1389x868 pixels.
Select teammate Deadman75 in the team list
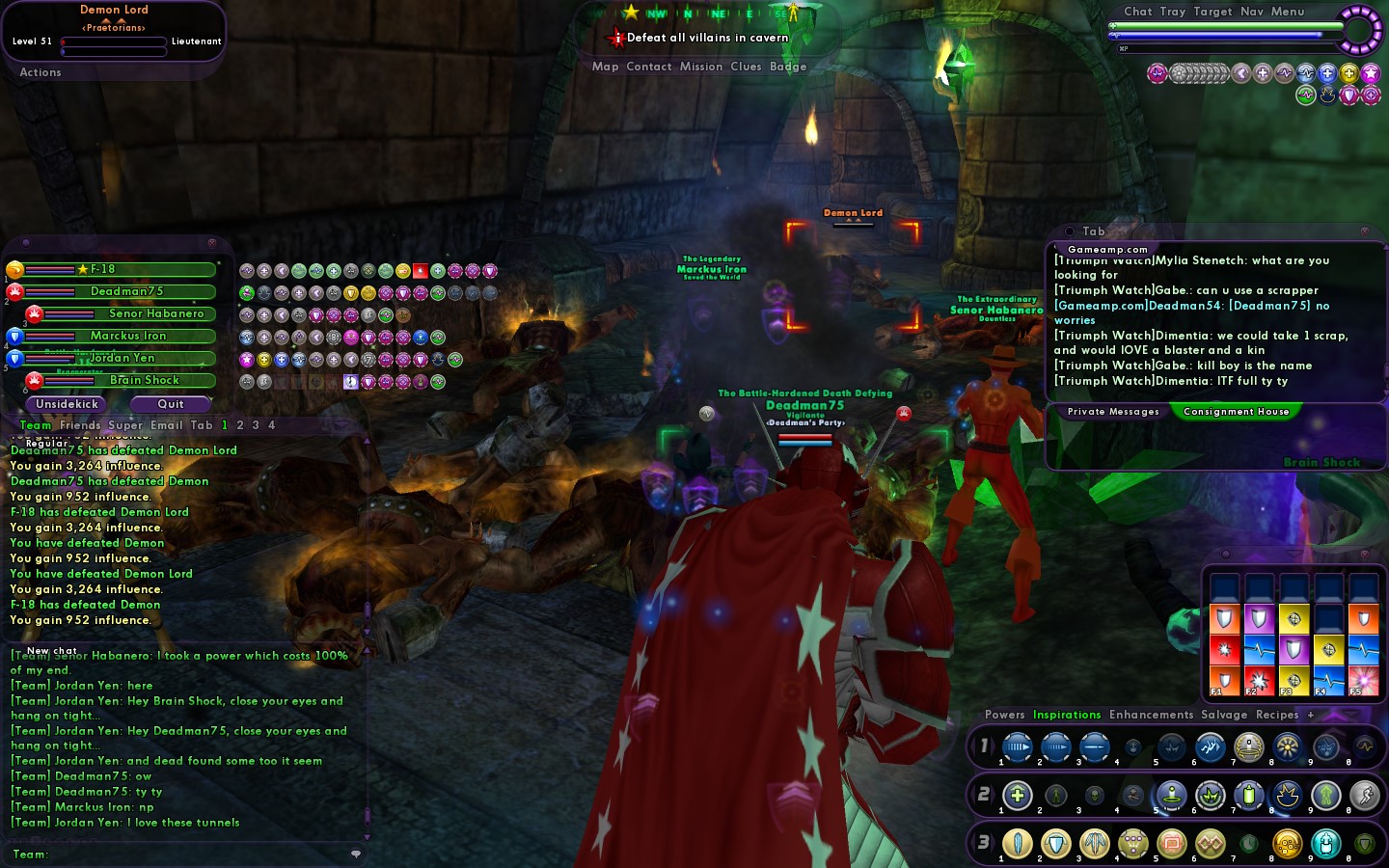tap(126, 291)
